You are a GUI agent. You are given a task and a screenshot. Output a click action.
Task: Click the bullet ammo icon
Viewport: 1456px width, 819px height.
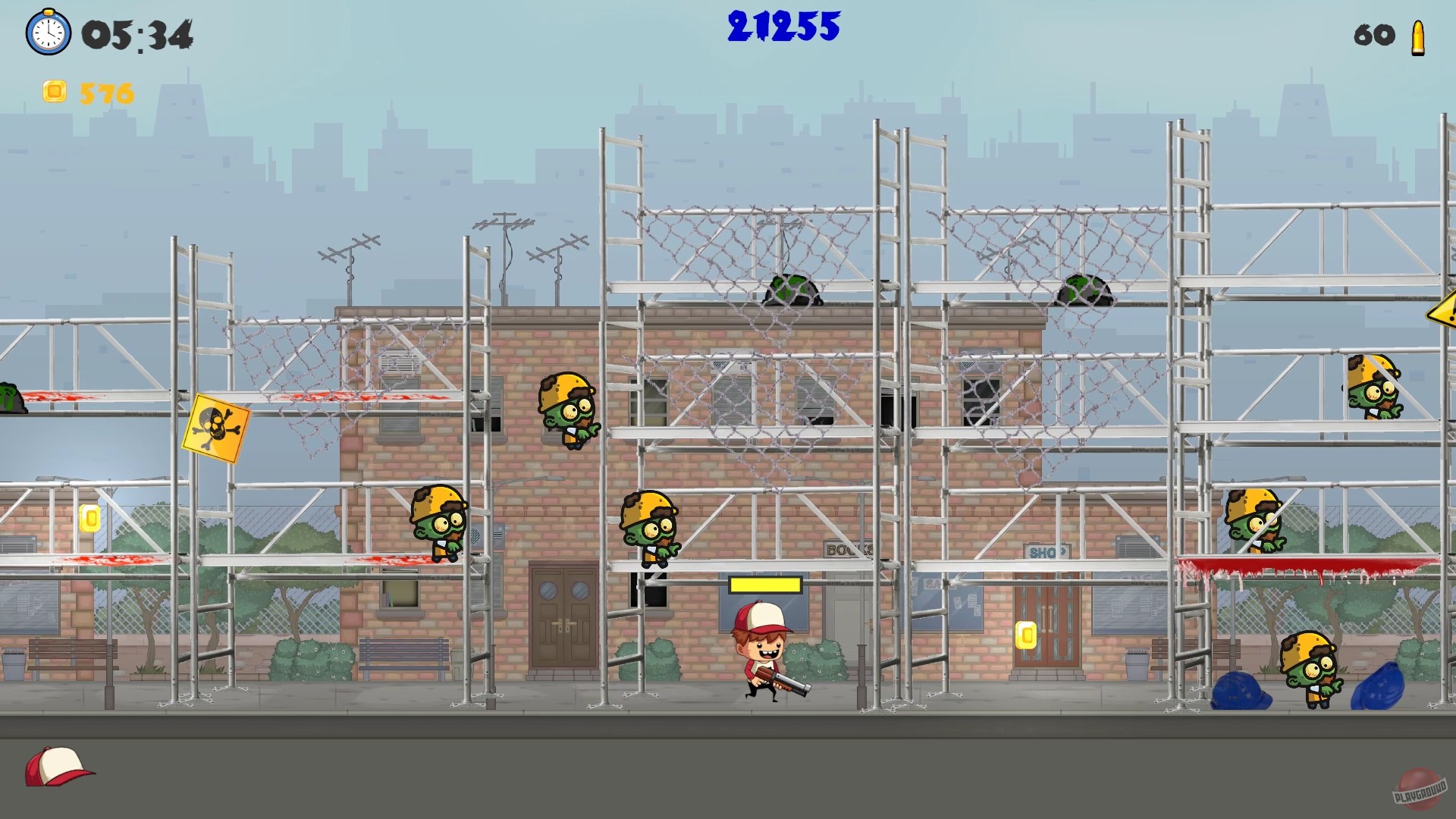(x=1420, y=35)
